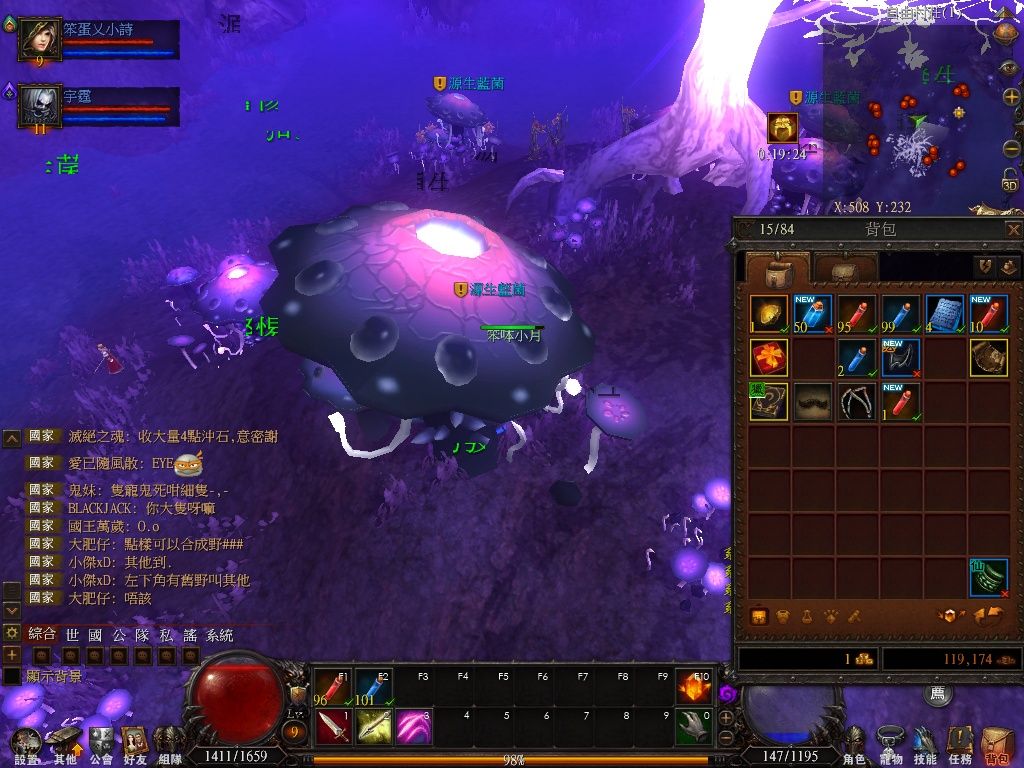
Task: Toggle the 3D camera lock button
Action: pyautogui.click(x=1010, y=181)
